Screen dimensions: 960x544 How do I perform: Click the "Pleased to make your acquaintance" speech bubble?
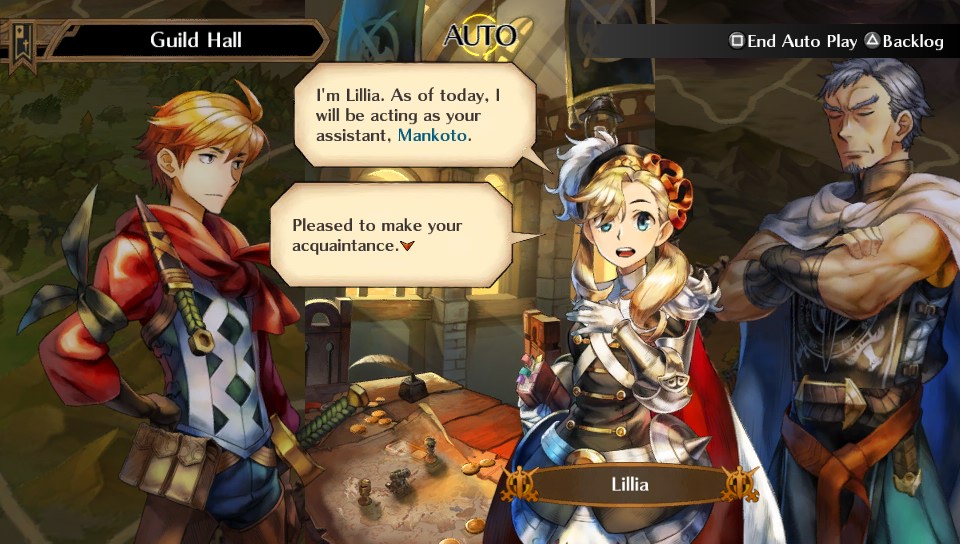(x=392, y=236)
